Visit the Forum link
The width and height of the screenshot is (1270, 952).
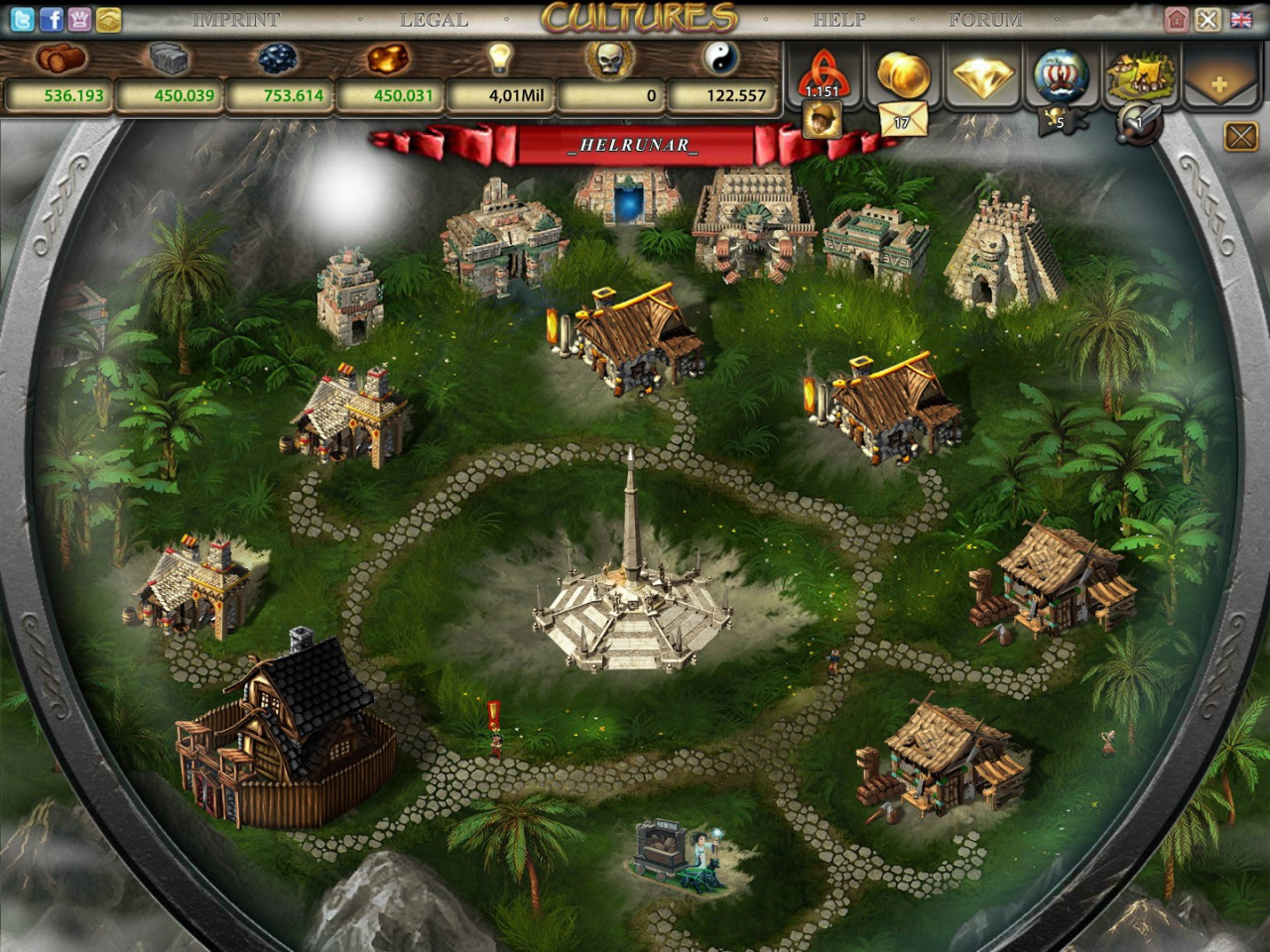985,19
